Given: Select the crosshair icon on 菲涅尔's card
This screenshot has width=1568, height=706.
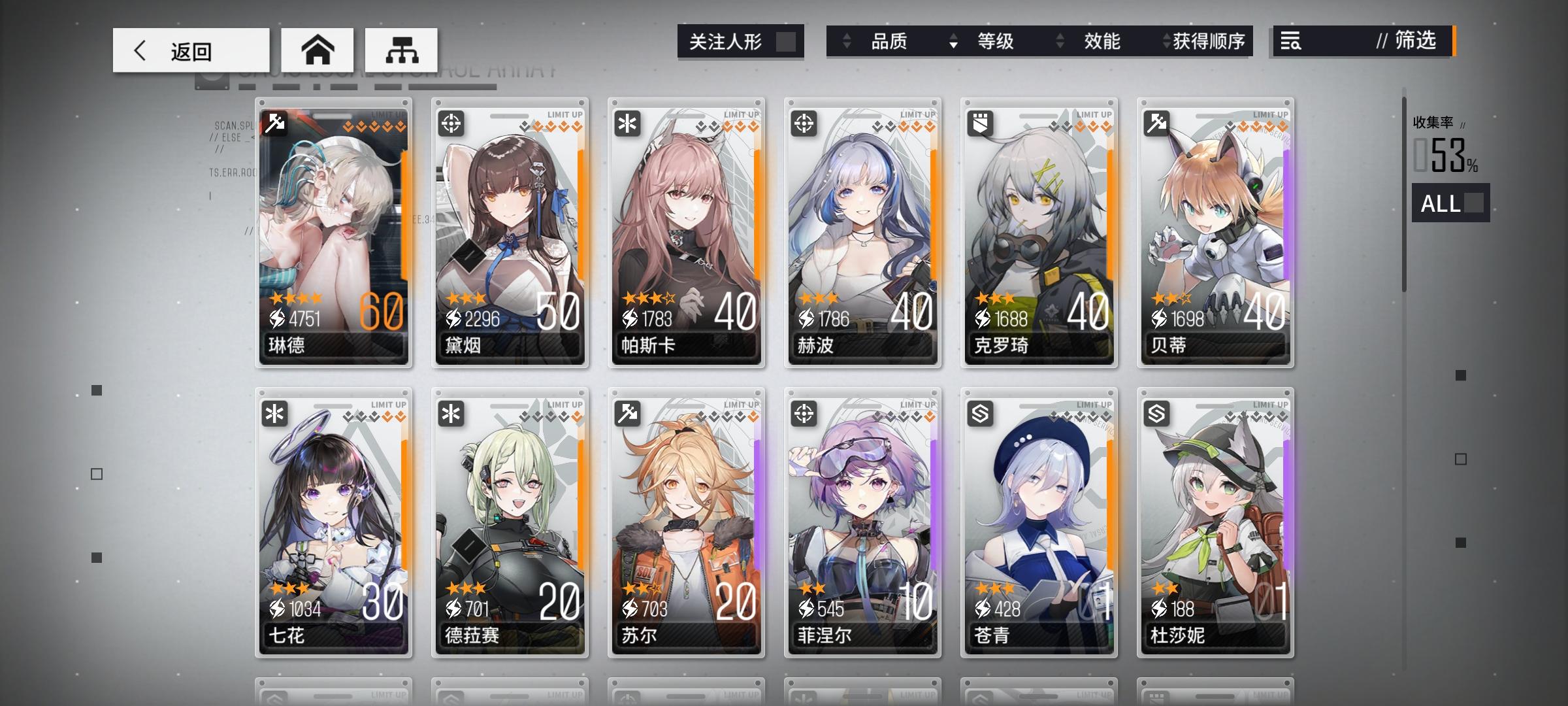Looking at the screenshot, I should pos(804,414).
